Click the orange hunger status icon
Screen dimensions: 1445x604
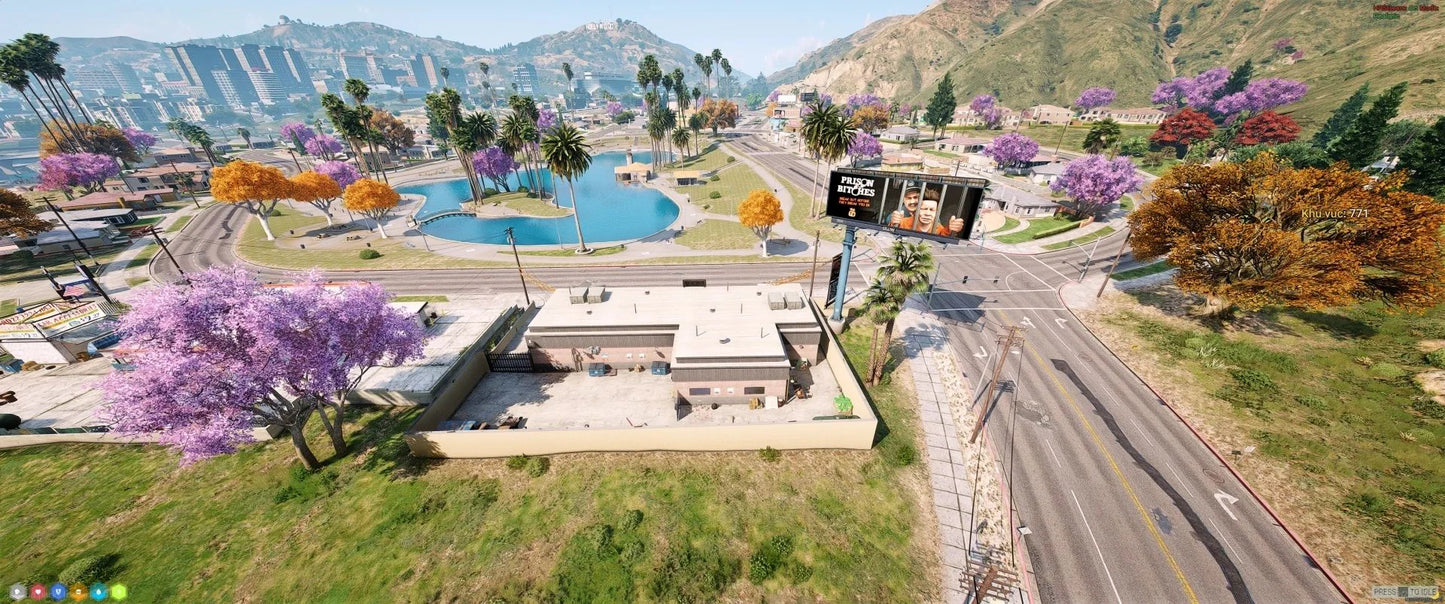tap(78, 592)
